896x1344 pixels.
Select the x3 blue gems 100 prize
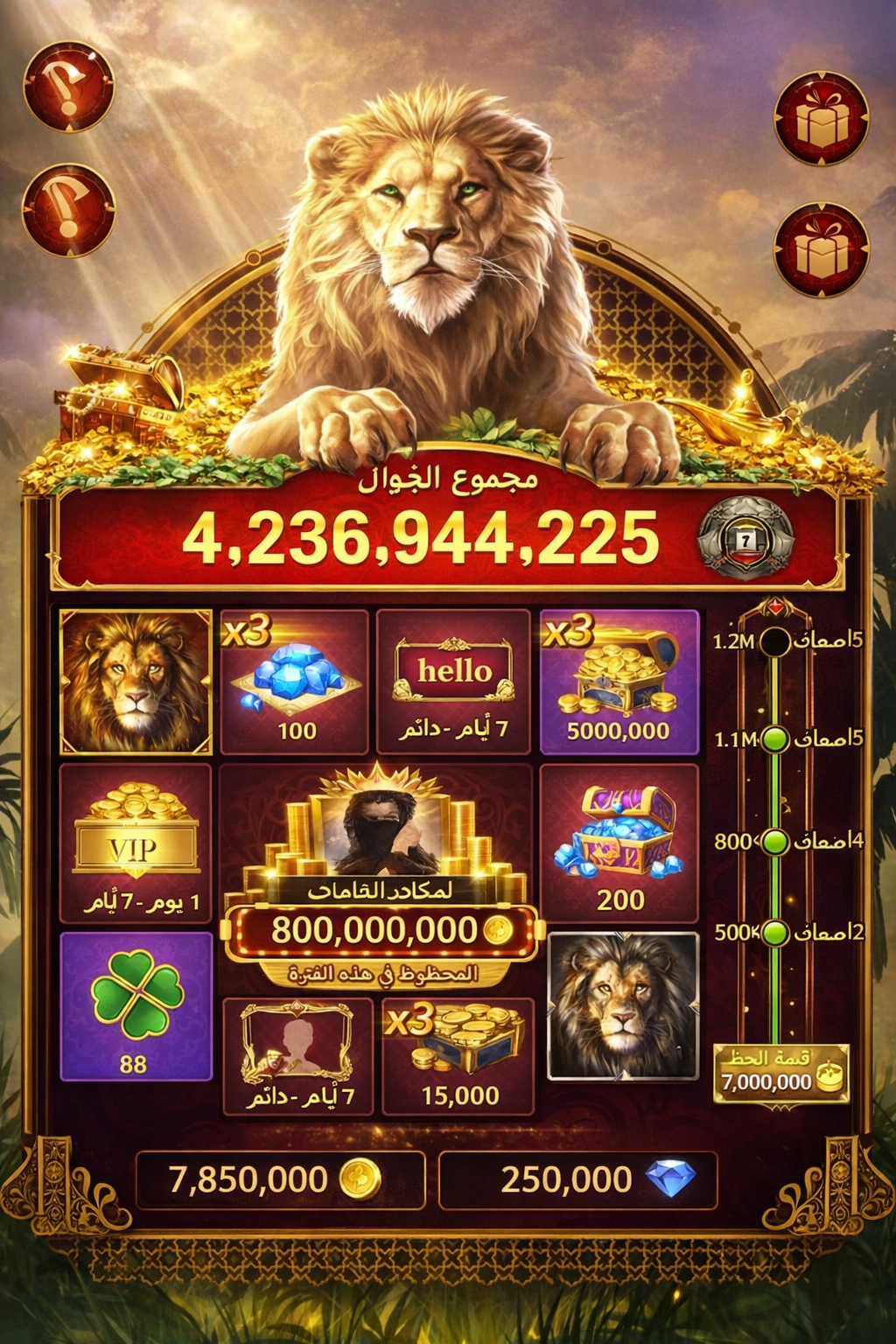coord(294,682)
